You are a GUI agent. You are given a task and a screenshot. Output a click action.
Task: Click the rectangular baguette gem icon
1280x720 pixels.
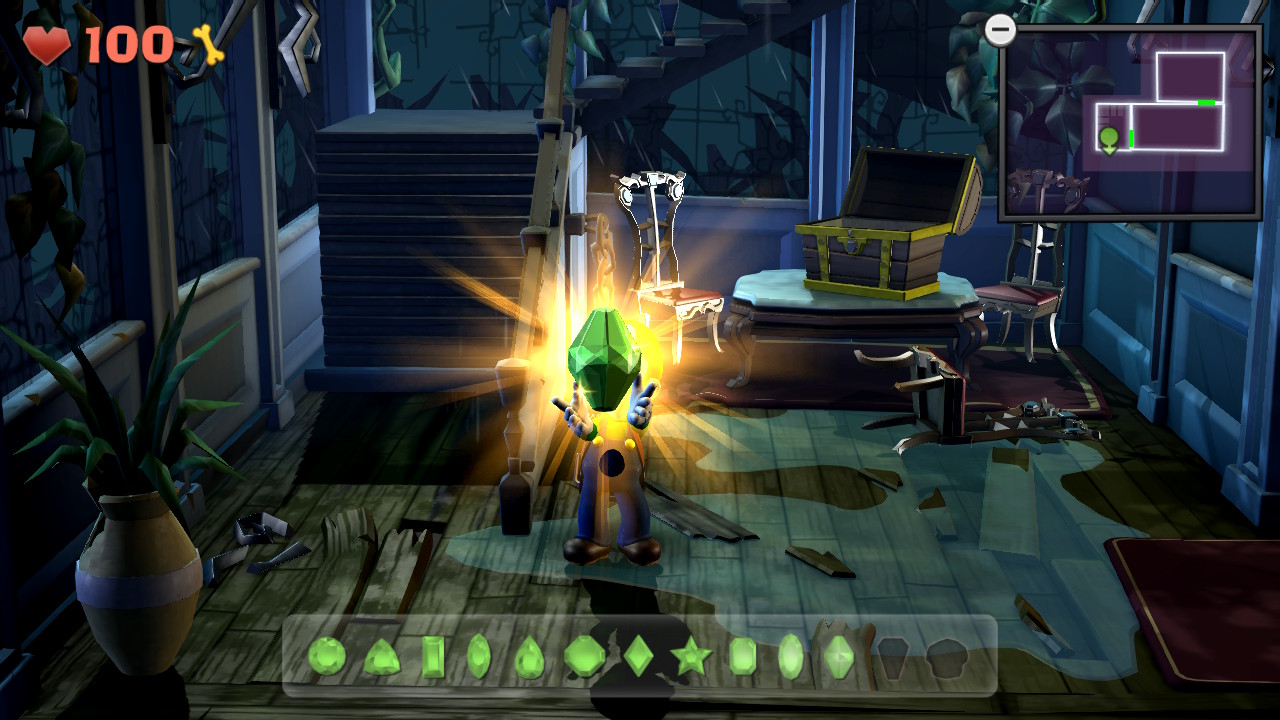tap(432, 656)
